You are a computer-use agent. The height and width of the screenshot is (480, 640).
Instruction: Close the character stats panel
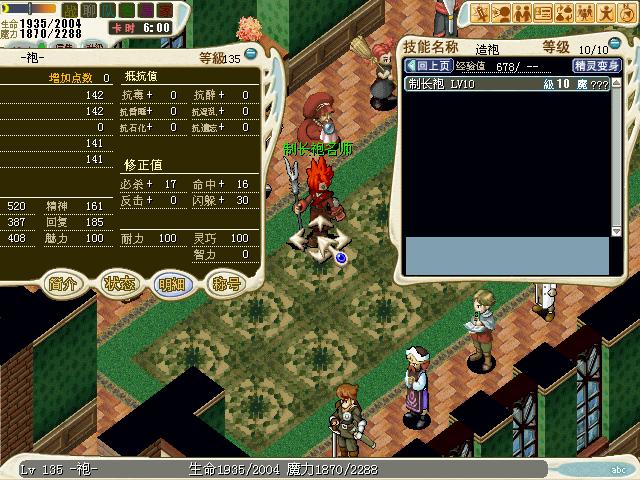[x=250, y=55]
